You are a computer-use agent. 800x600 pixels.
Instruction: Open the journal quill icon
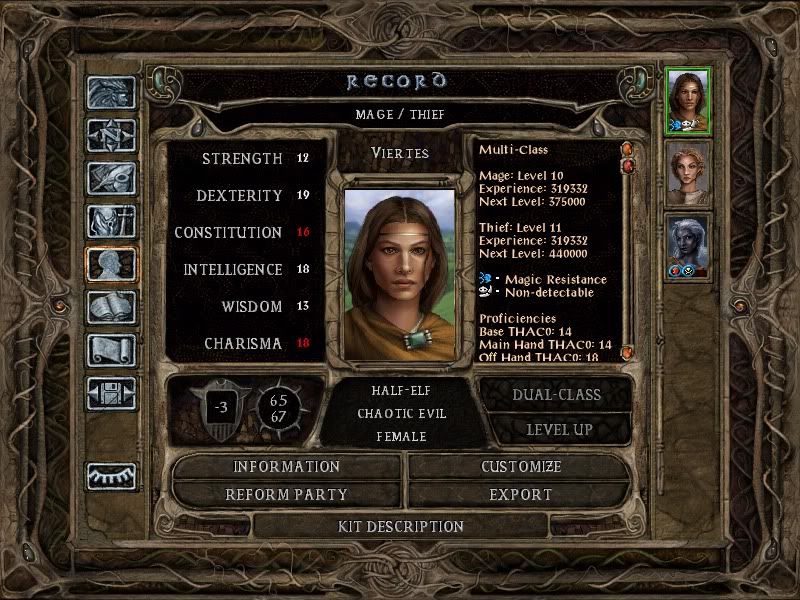(x=110, y=178)
